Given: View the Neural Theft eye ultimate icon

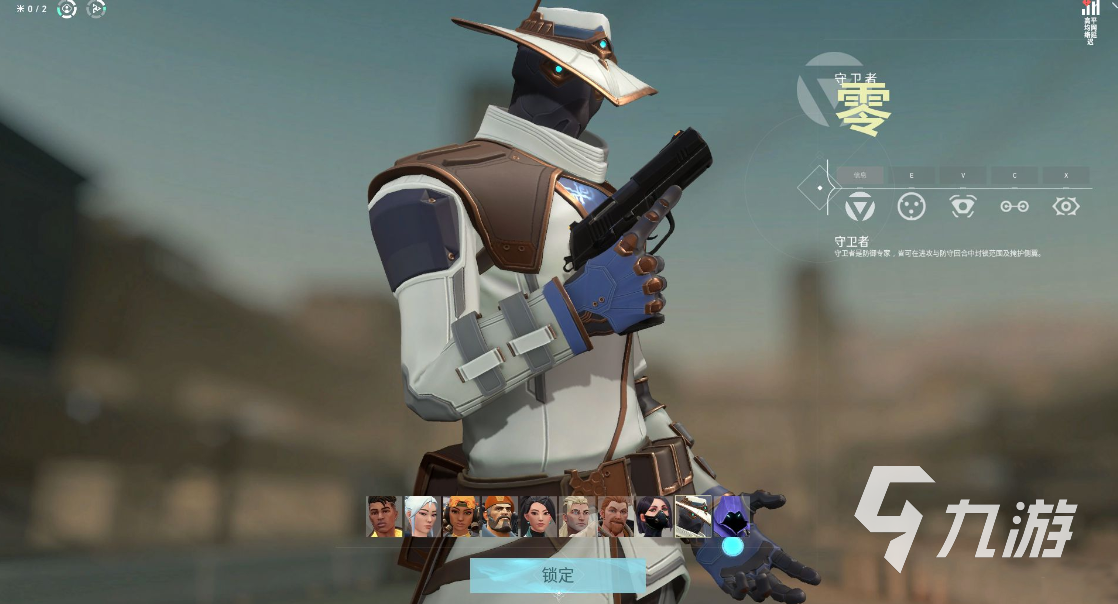Looking at the screenshot, I should [x=1066, y=206].
